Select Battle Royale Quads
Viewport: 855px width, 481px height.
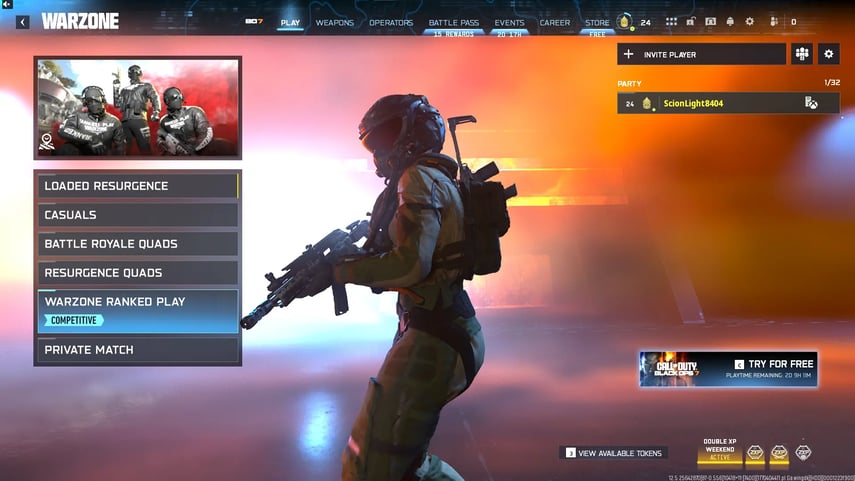click(138, 244)
